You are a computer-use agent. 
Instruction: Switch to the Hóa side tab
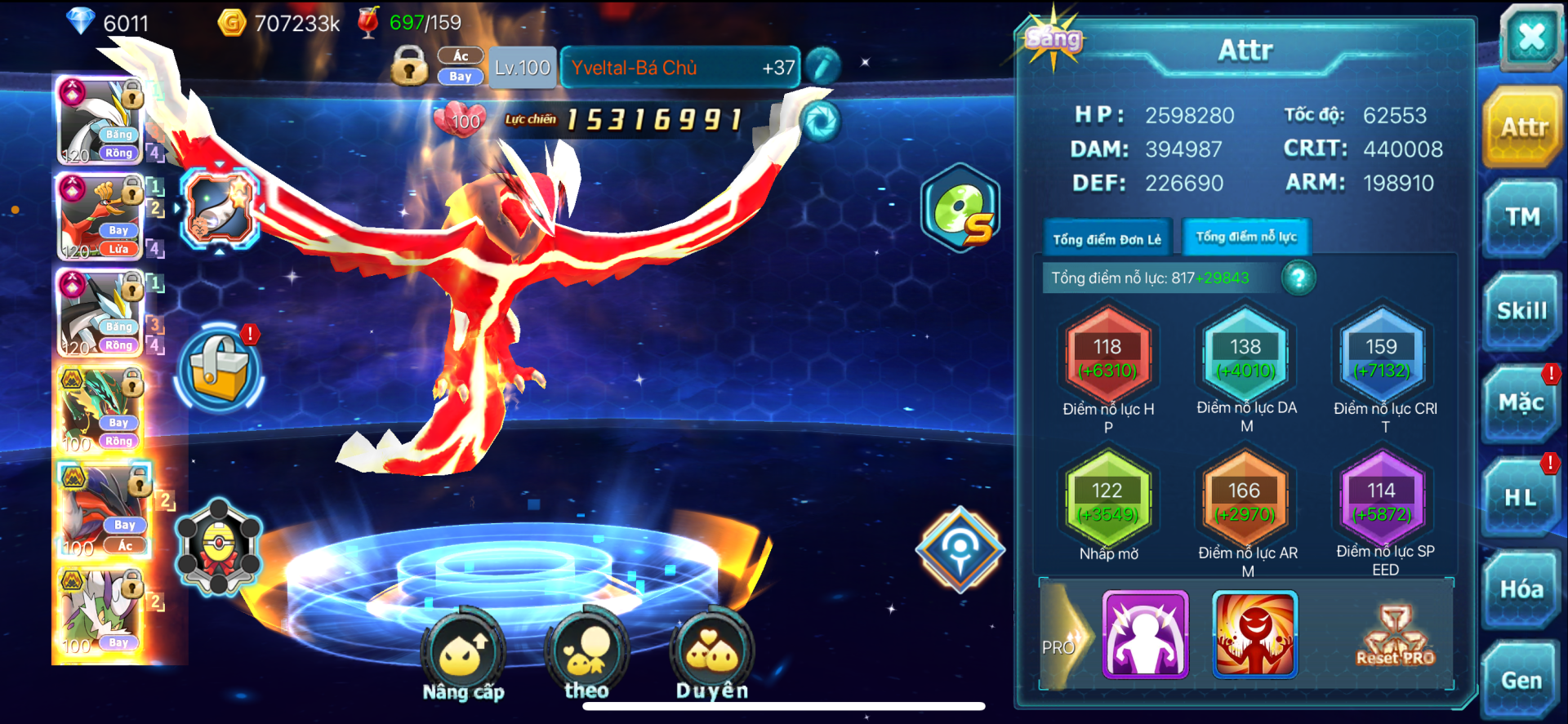click(1521, 589)
